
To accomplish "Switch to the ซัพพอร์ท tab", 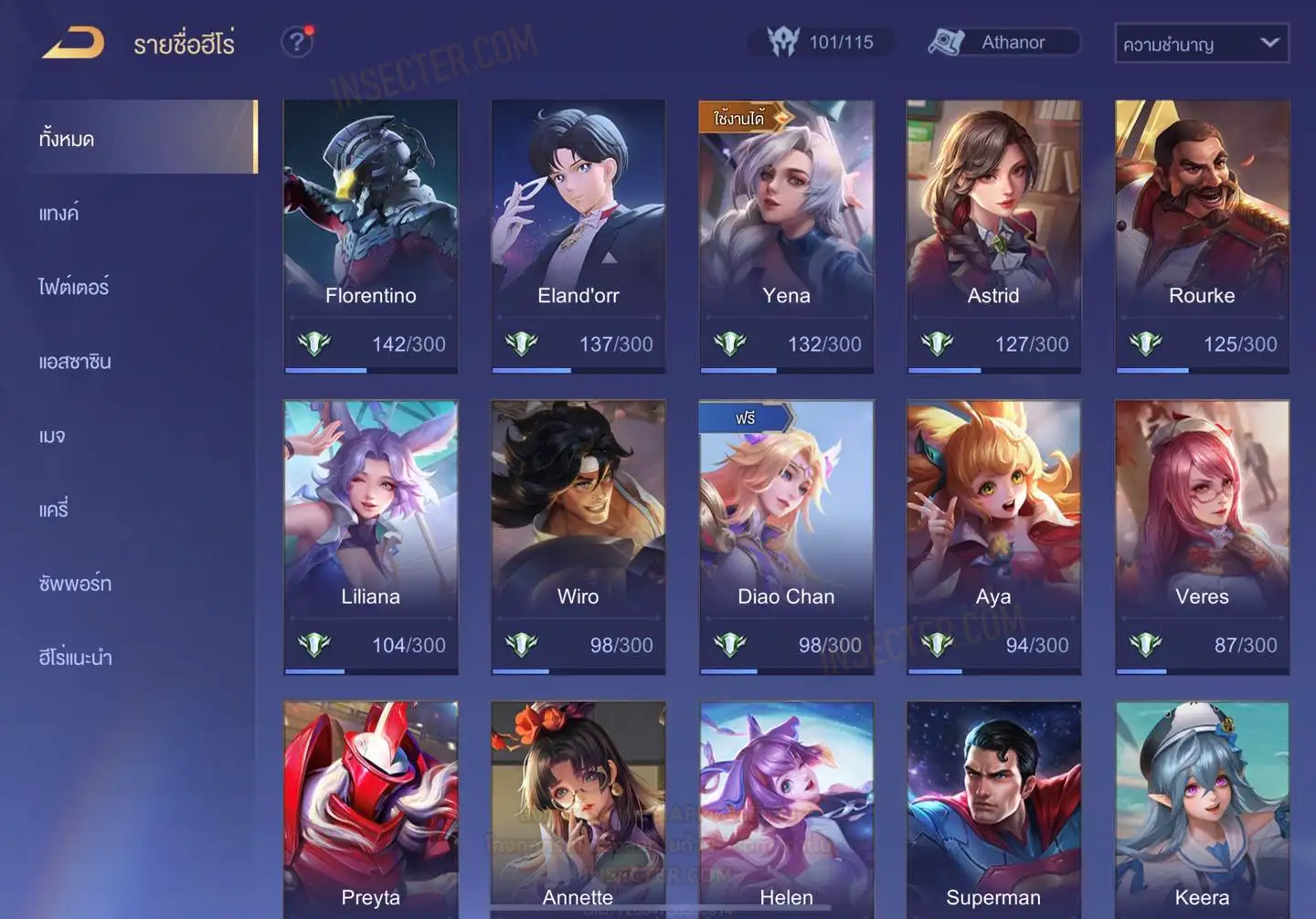I will click(75, 584).
